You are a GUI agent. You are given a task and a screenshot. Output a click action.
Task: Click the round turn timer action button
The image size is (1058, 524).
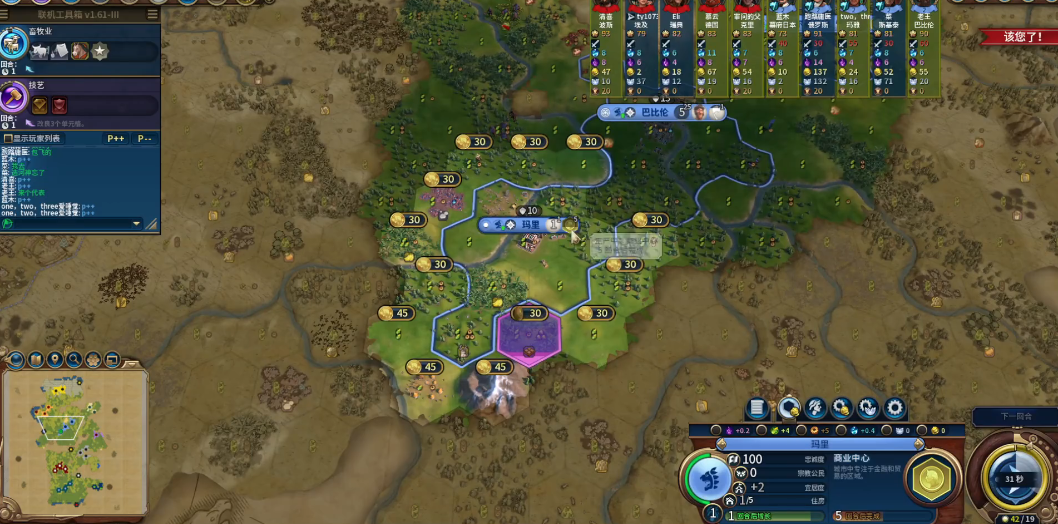[x=1015, y=478]
